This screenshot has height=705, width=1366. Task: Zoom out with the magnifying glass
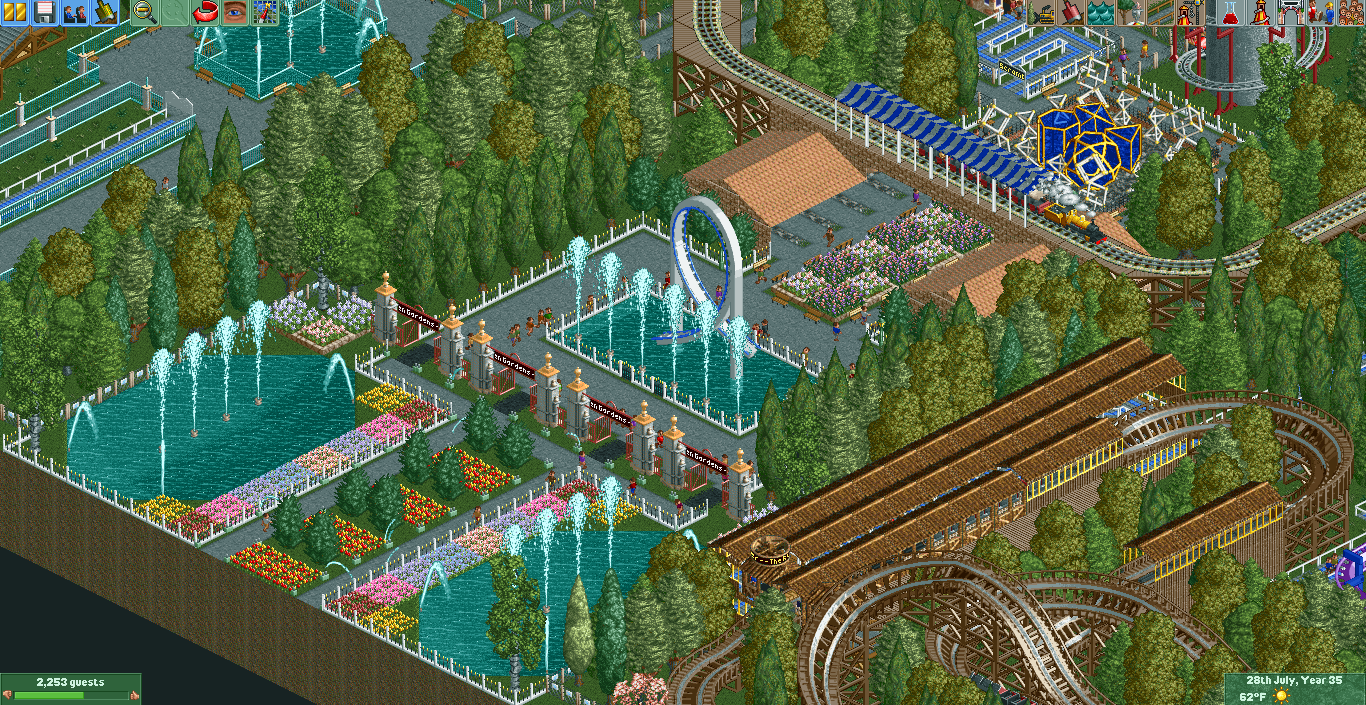point(145,12)
